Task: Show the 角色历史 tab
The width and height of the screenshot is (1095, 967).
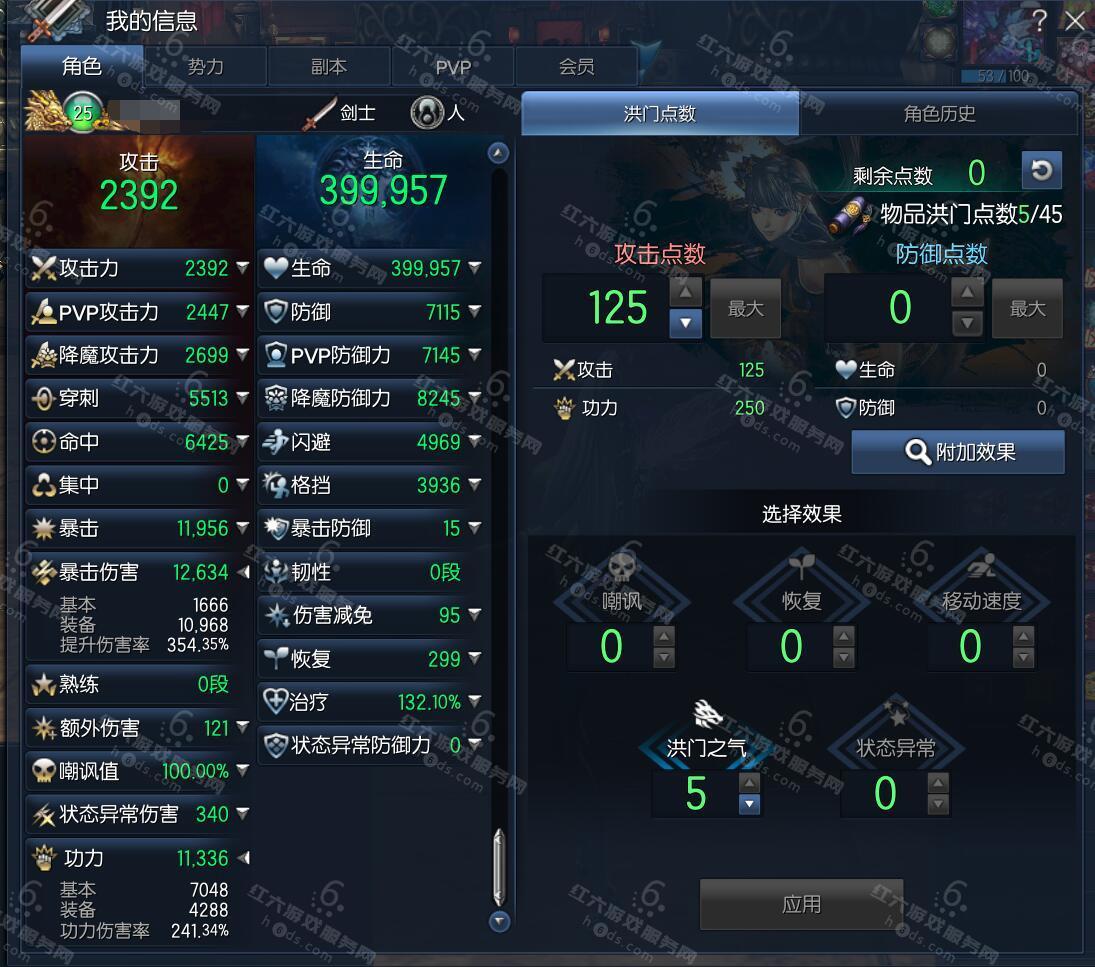Action: tap(939, 114)
